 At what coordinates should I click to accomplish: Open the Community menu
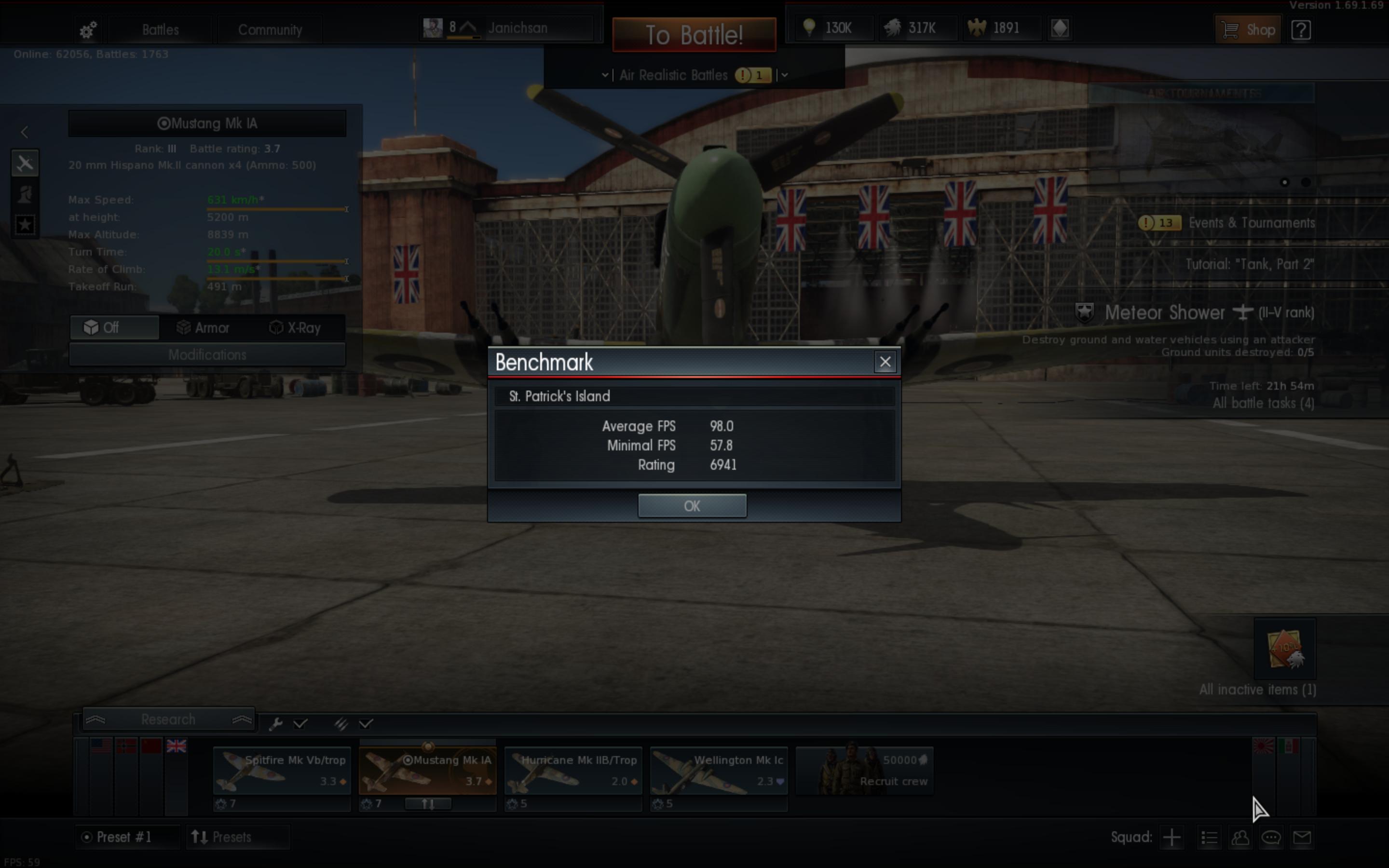click(x=271, y=29)
